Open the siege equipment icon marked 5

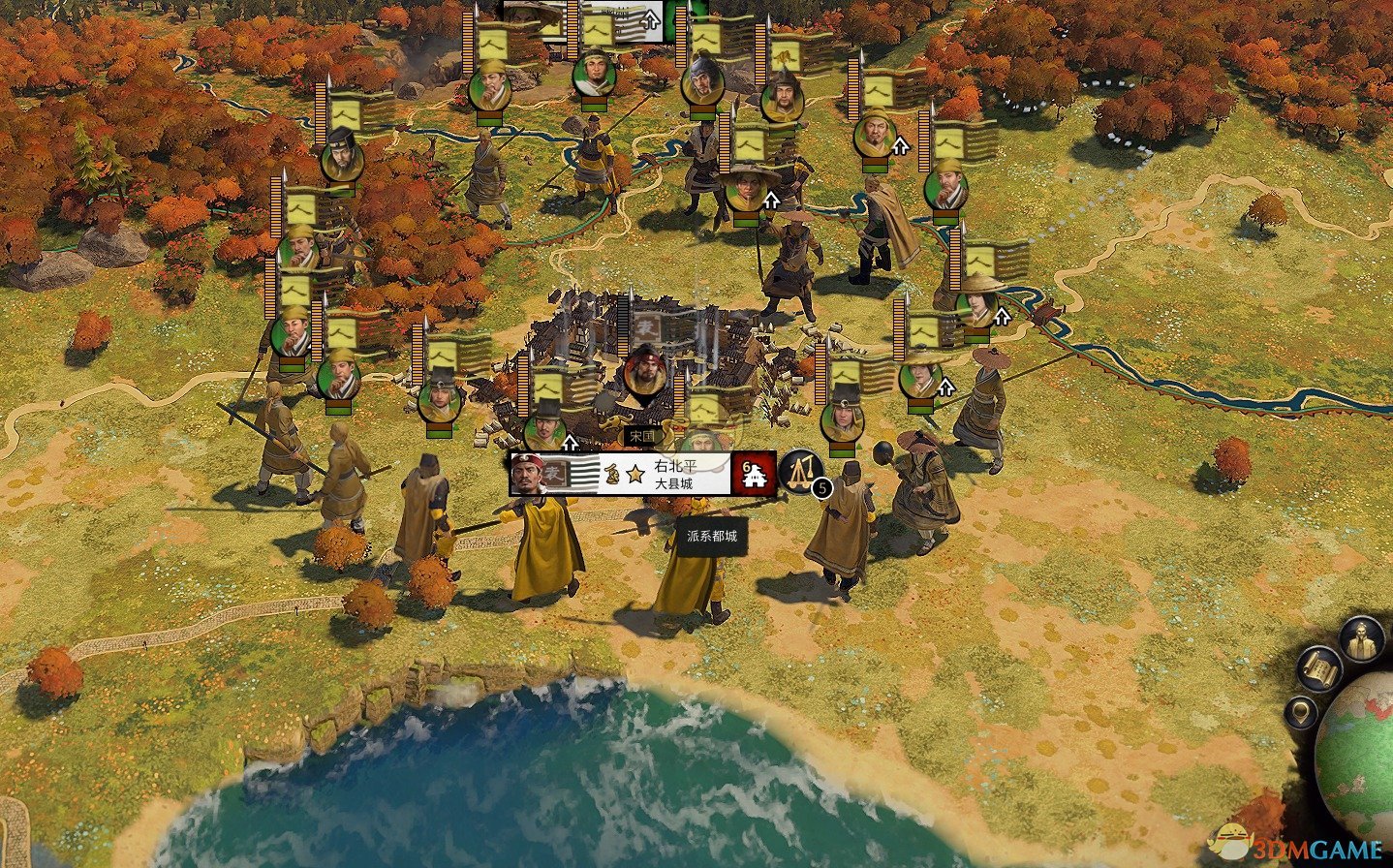[x=800, y=471]
